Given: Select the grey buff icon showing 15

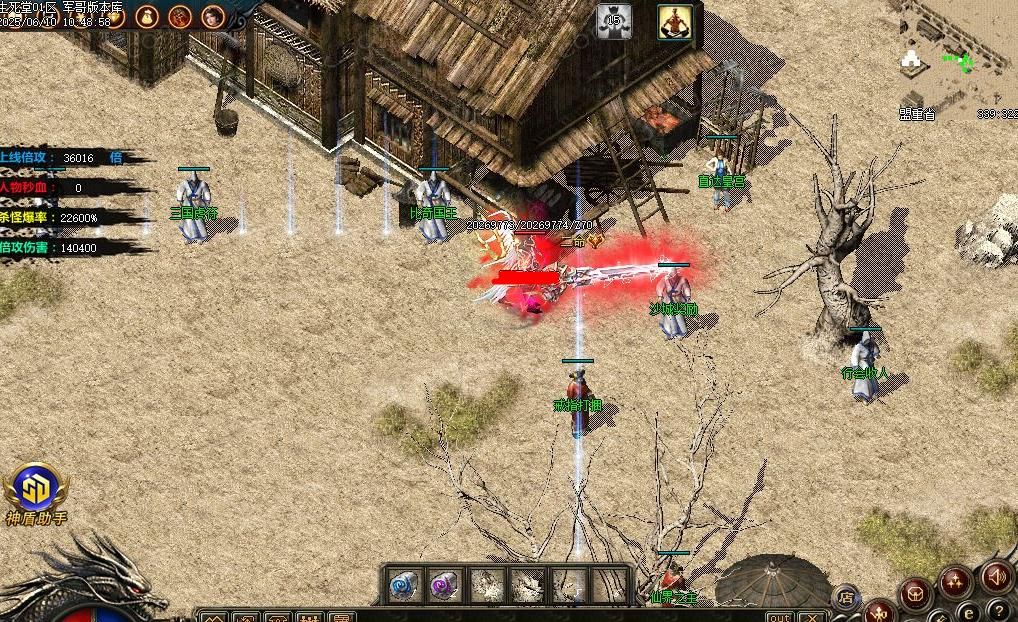Looking at the screenshot, I should pos(614,21).
